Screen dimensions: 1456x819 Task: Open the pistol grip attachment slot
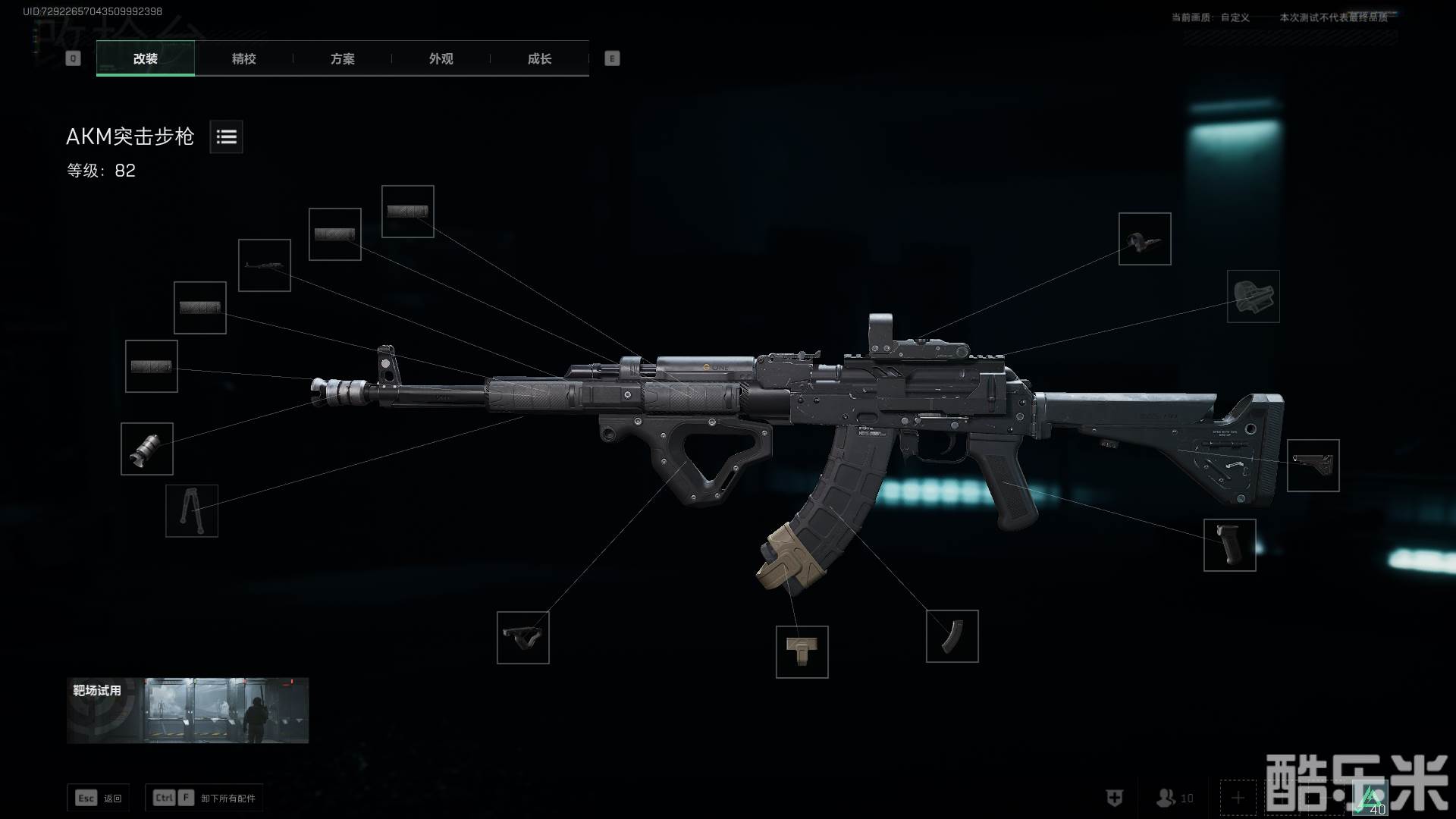[x=1229, y=545]
